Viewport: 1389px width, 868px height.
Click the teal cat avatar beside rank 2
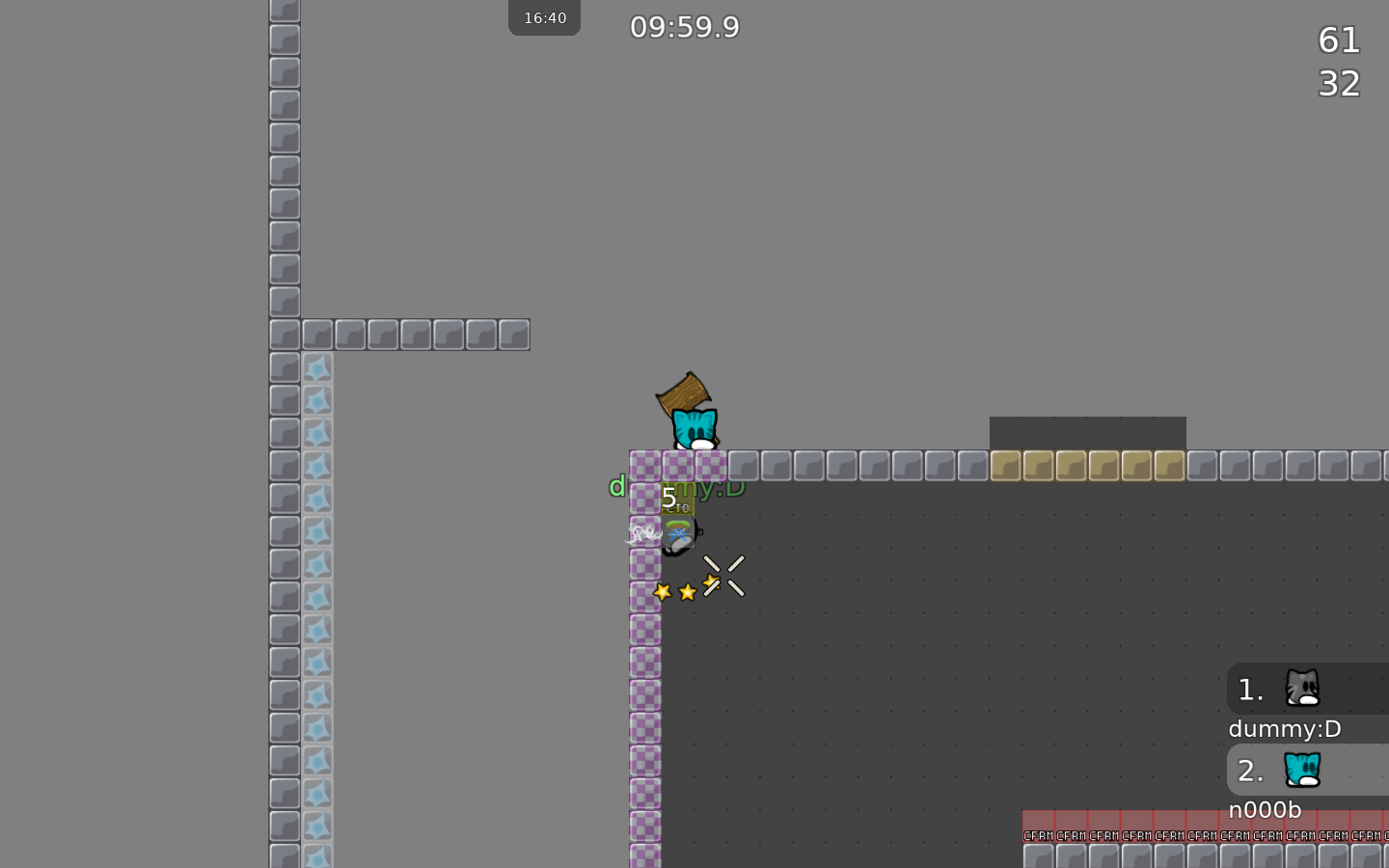coord(1304,771)
